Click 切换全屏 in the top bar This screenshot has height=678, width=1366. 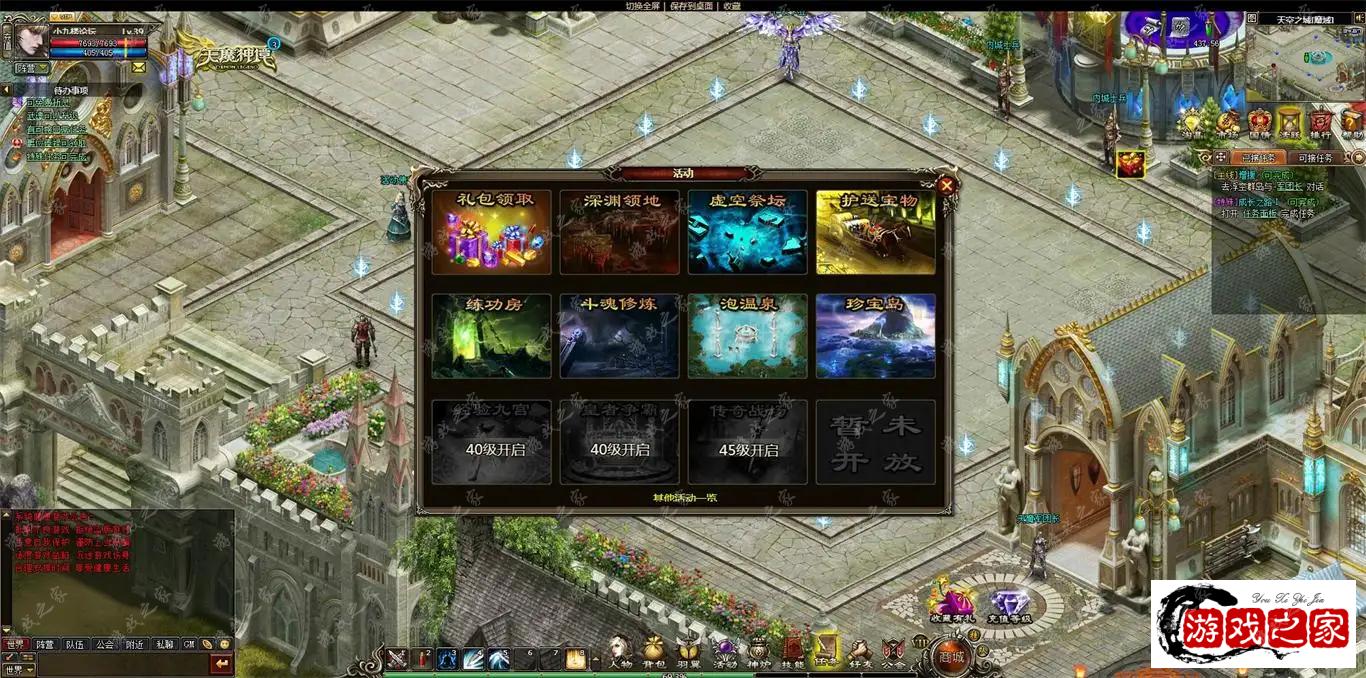click(x=644, y=6)
